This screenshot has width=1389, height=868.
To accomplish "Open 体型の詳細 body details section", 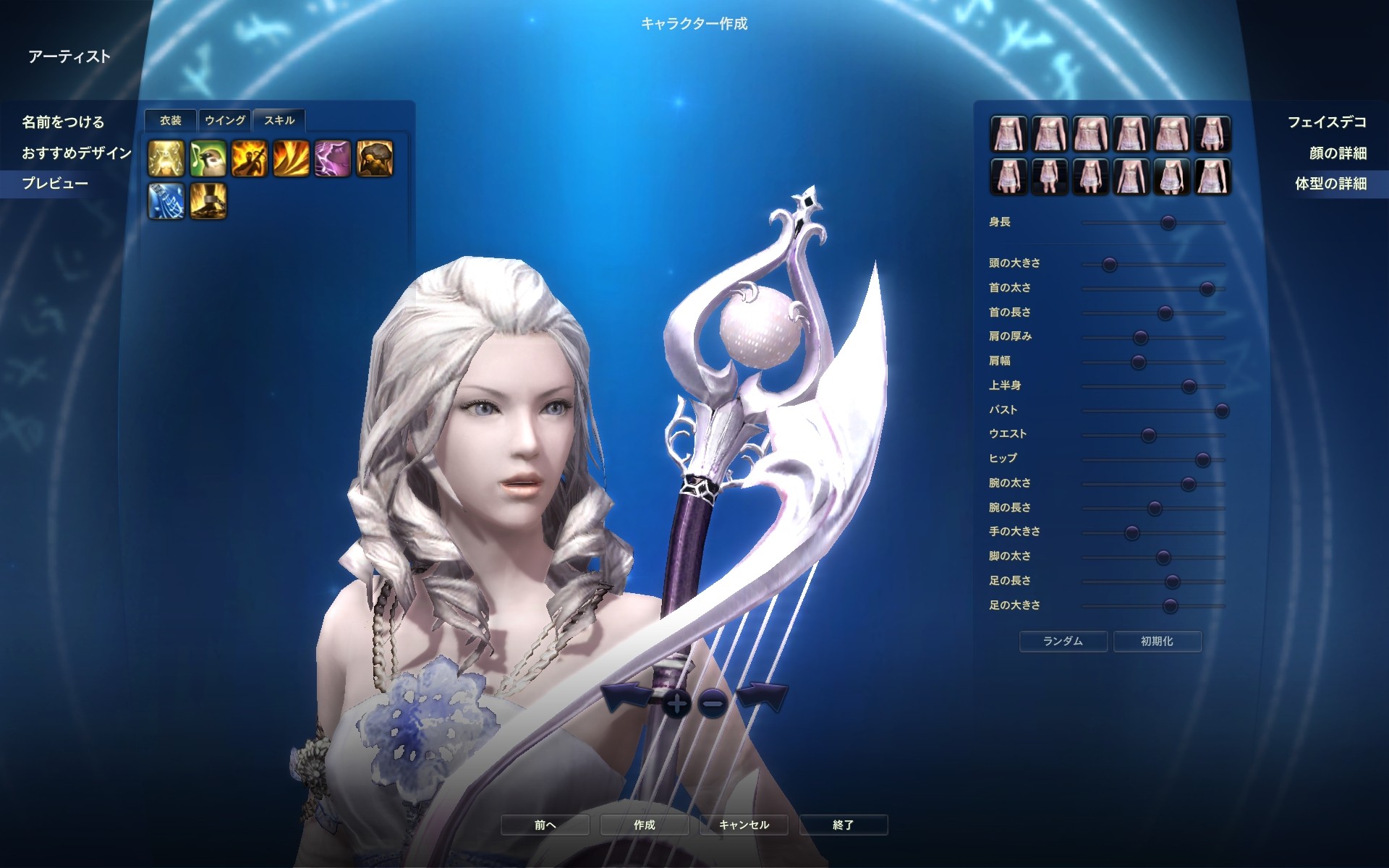I will (x=1330, y=183).
